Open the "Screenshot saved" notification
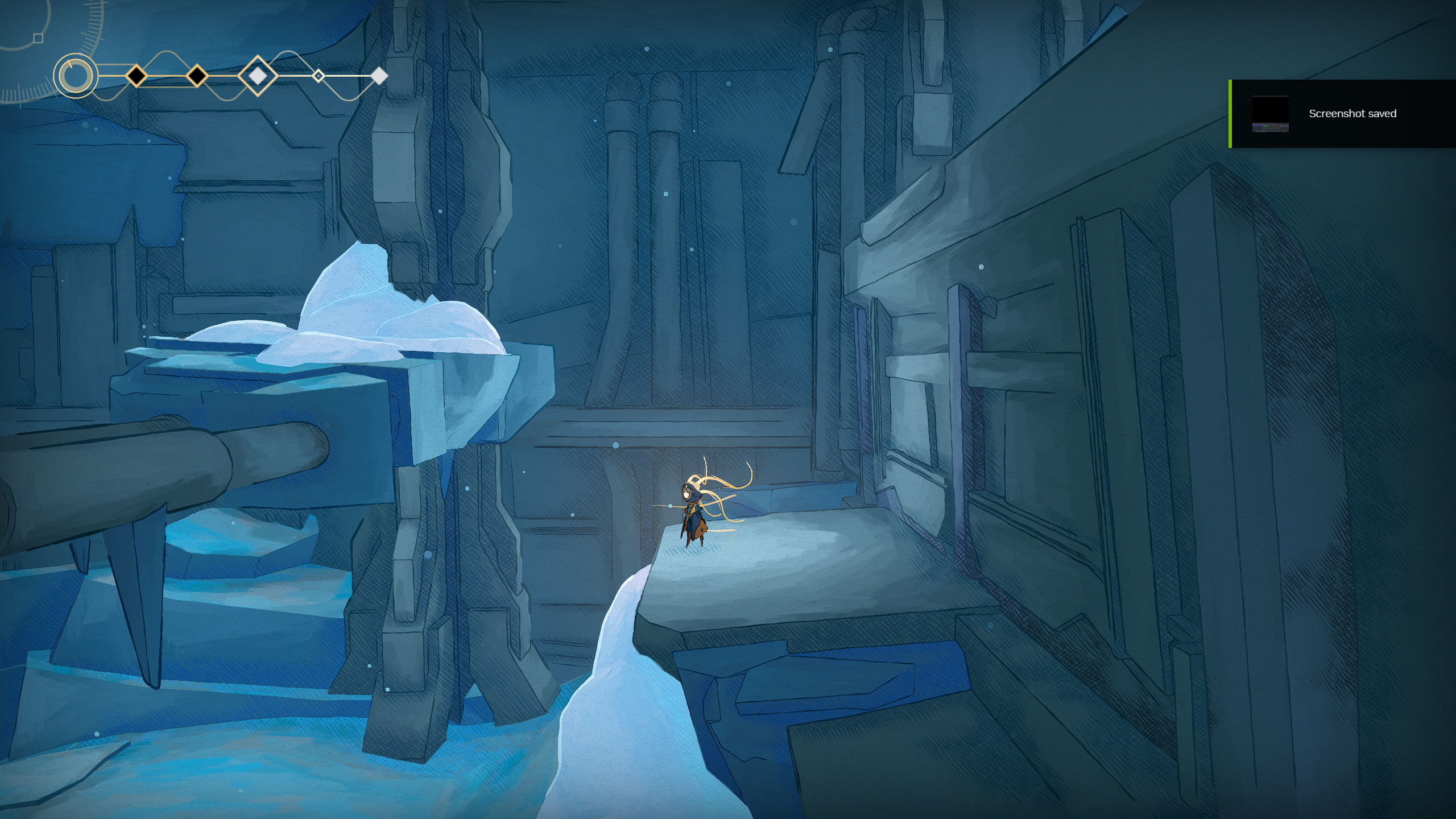The height and width of the screenshot is (819, 1456). coord(1342,114)
